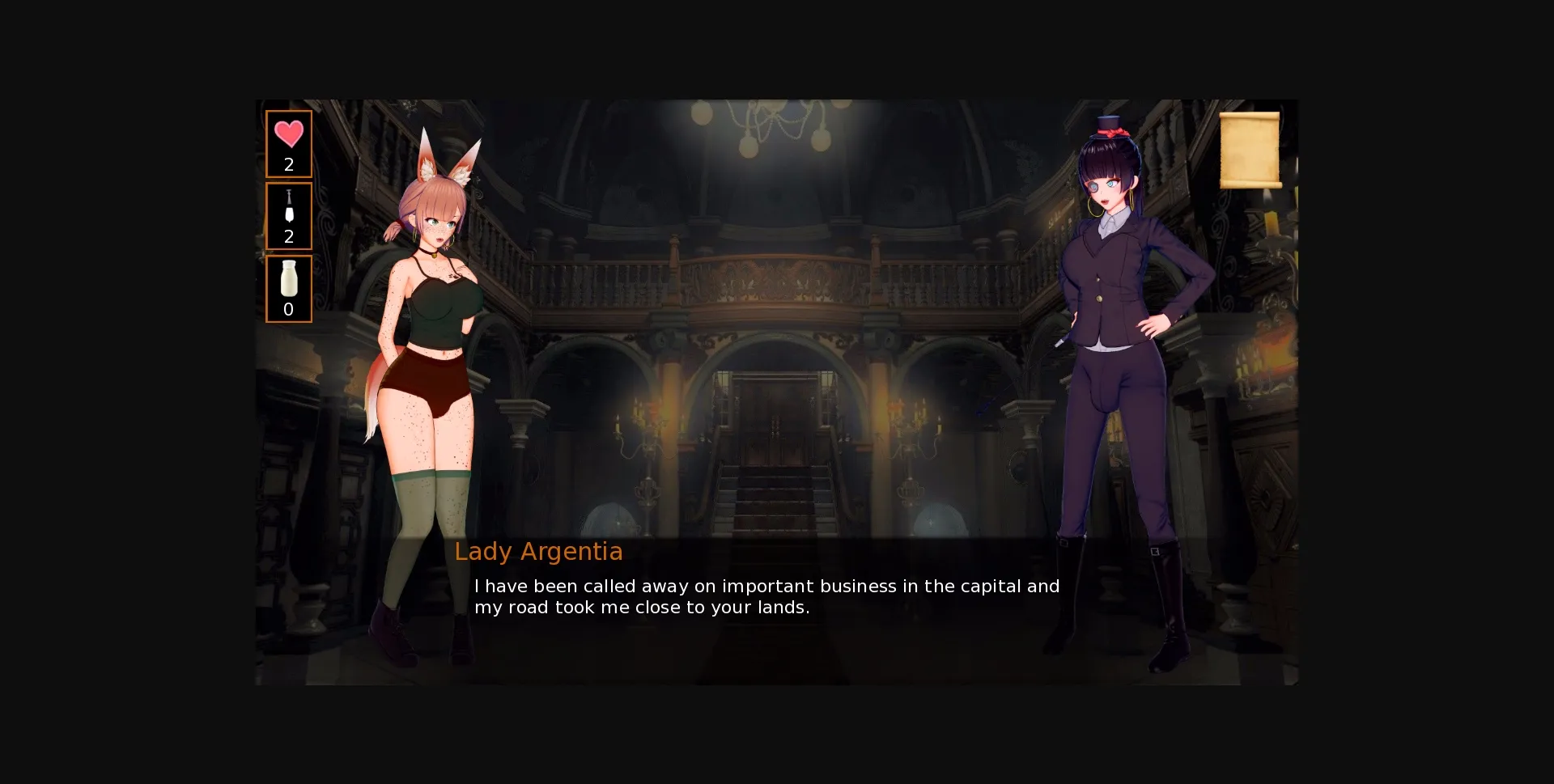Click the heart stat box showing 2
This screenshot has height=784, width=1554.
(x=288, y=143)
